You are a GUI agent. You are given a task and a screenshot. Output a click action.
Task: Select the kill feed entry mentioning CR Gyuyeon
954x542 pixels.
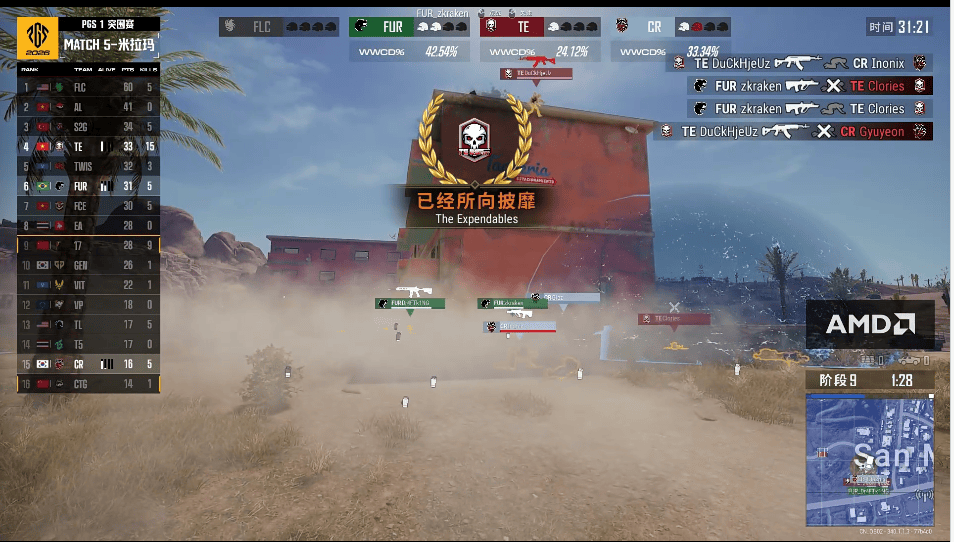click(794, 131)
